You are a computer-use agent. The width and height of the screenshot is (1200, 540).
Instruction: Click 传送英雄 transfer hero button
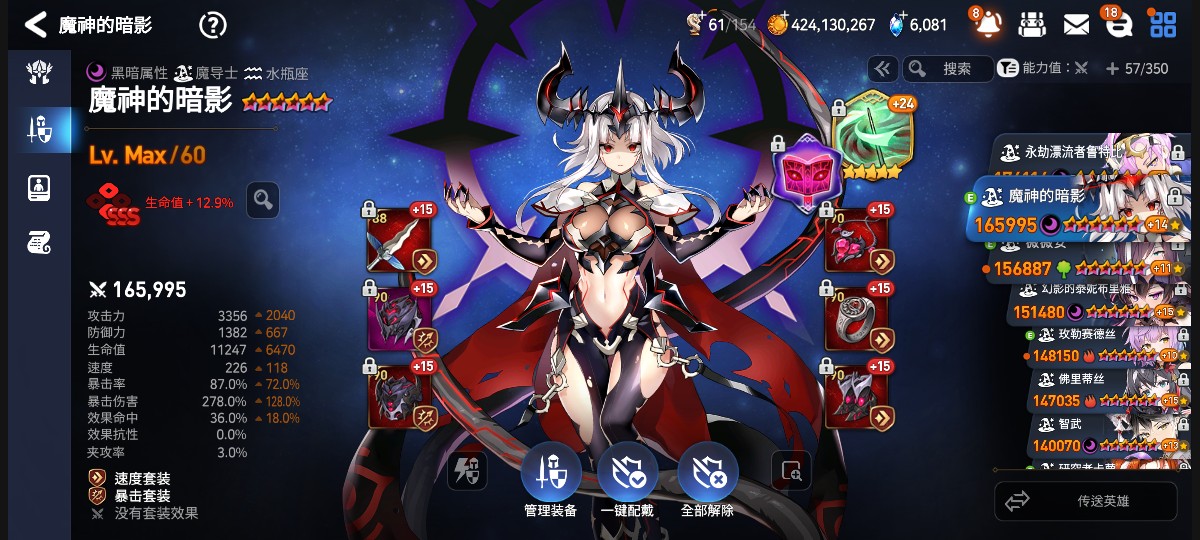point(1086,501)
